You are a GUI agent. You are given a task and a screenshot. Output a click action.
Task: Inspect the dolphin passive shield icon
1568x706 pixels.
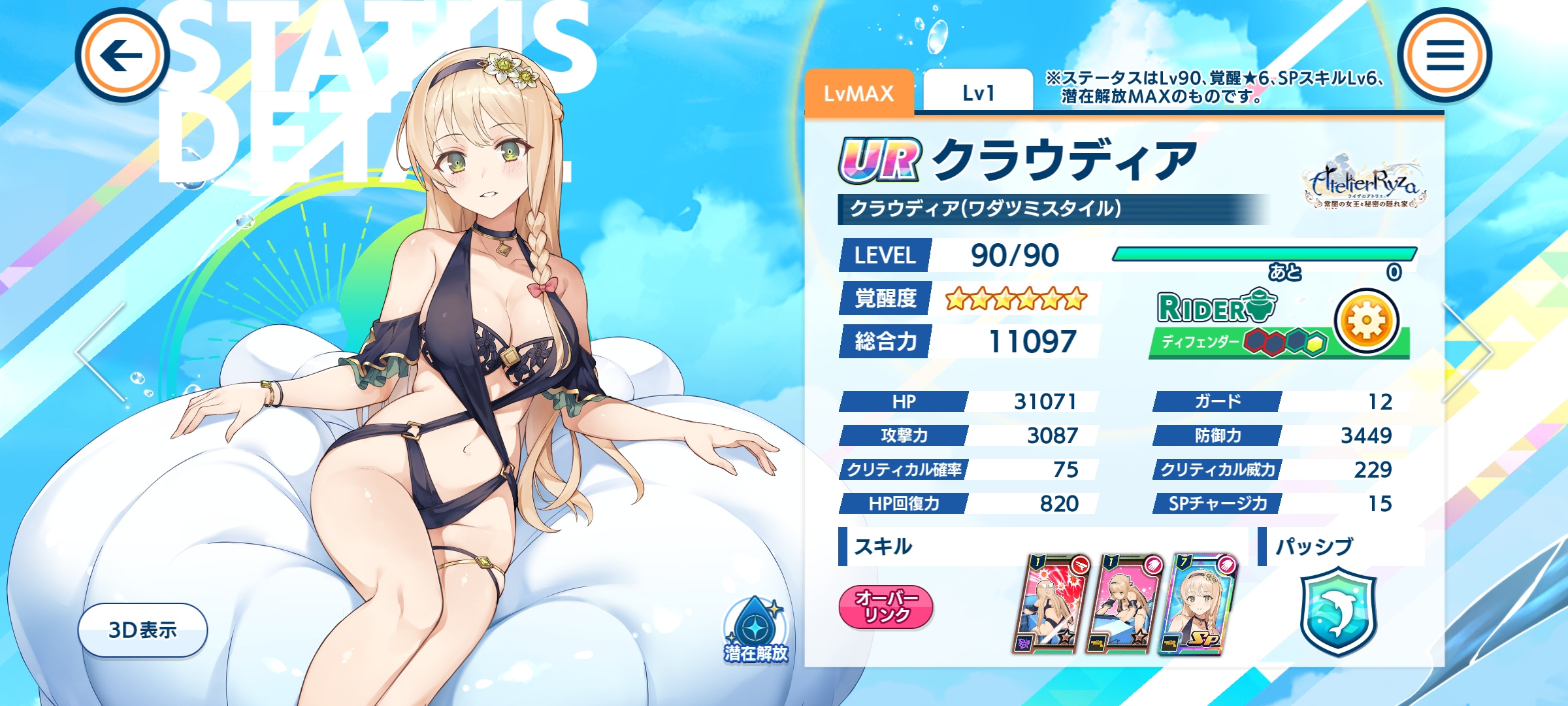point(1338,611)
